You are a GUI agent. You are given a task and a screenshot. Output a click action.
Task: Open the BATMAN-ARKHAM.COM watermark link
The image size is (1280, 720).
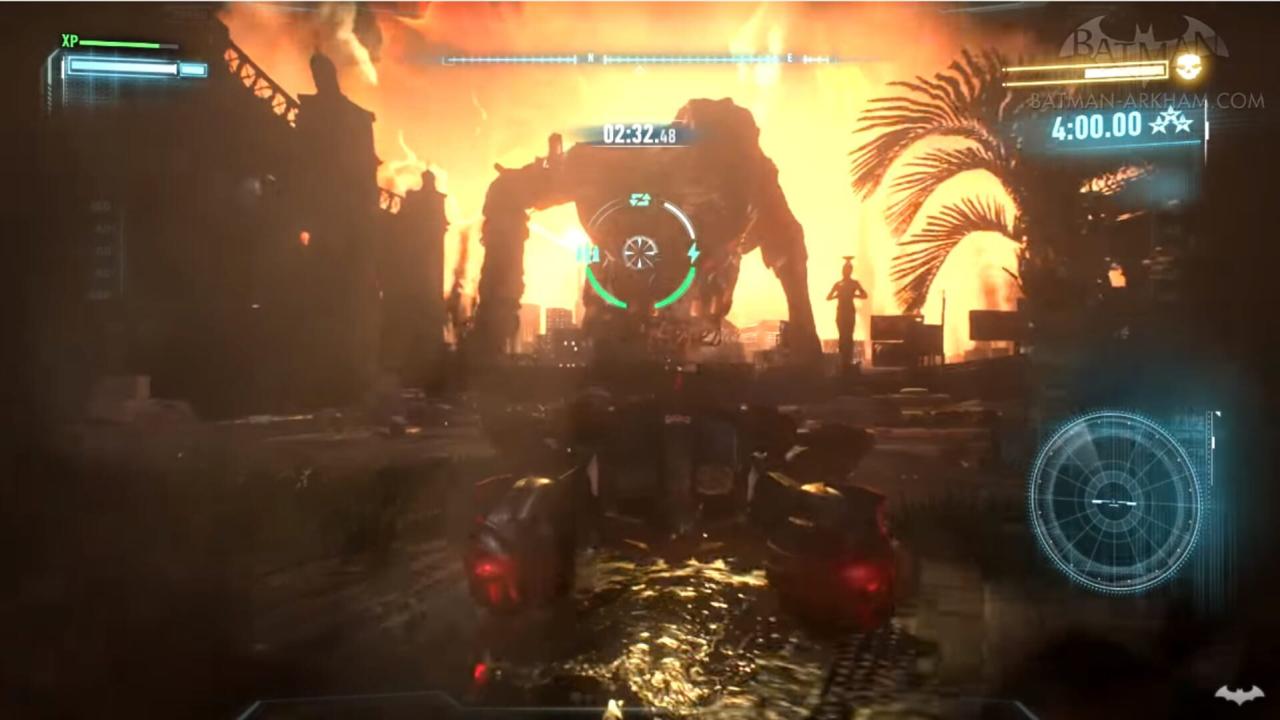(1145, 101)
